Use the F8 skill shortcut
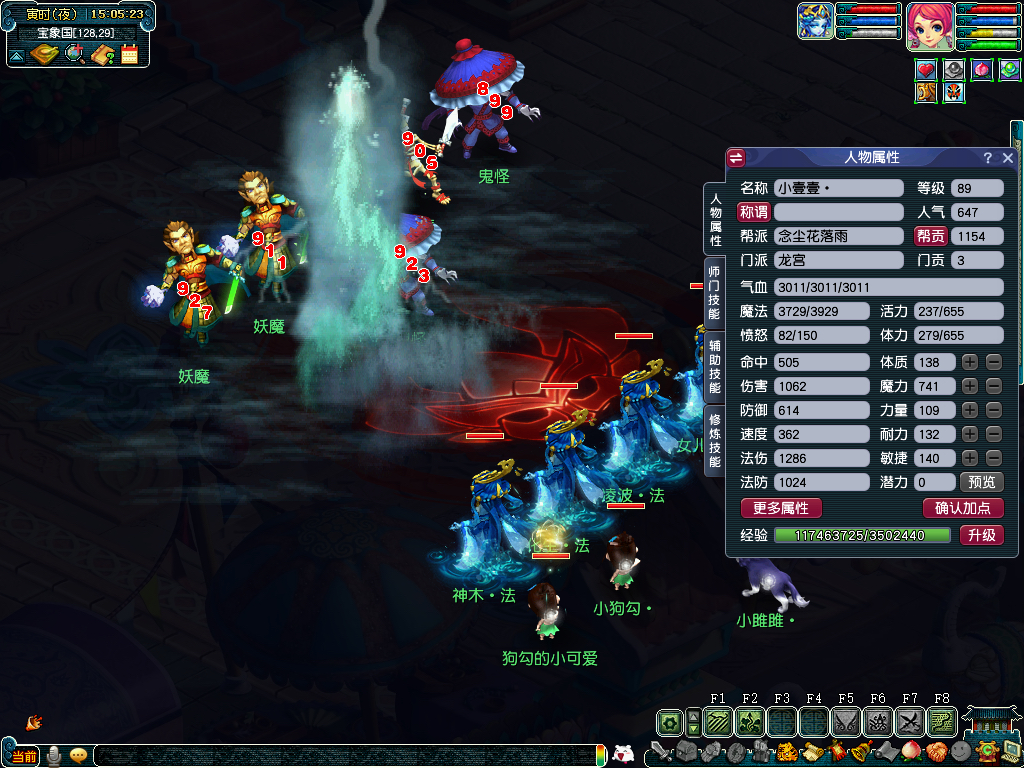Screen dimensions: 1024x768 [941, 721]
